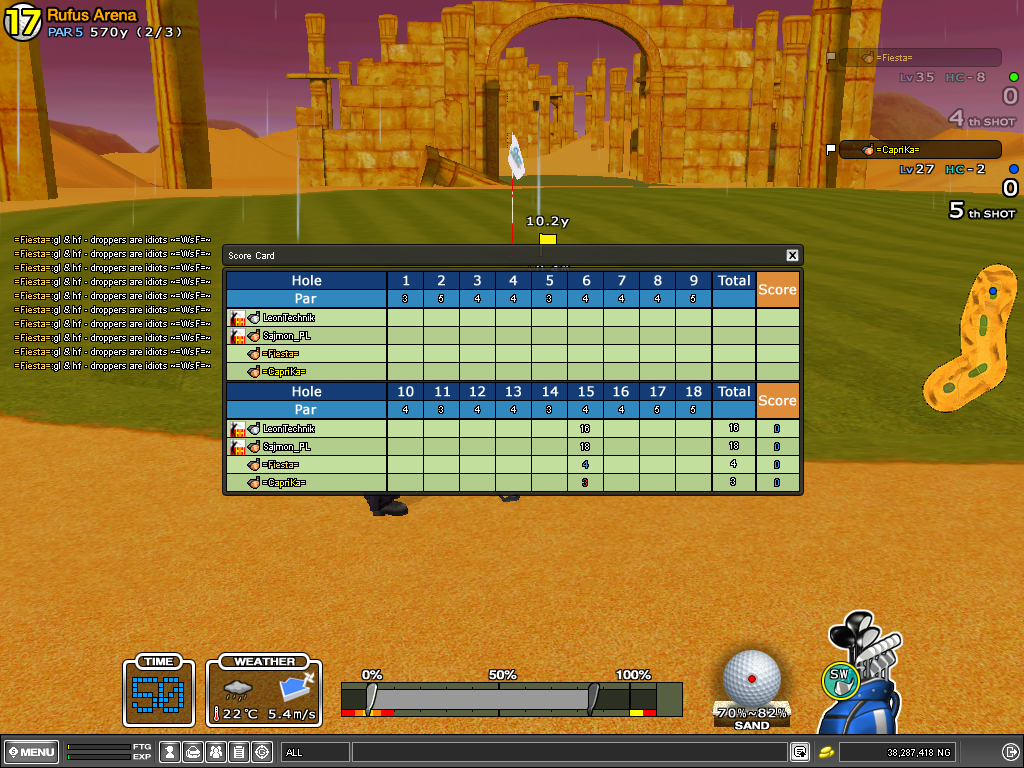Click the target crosshair icon
This screenshot has width=1024, height=768.
click(x=262, y=752)
